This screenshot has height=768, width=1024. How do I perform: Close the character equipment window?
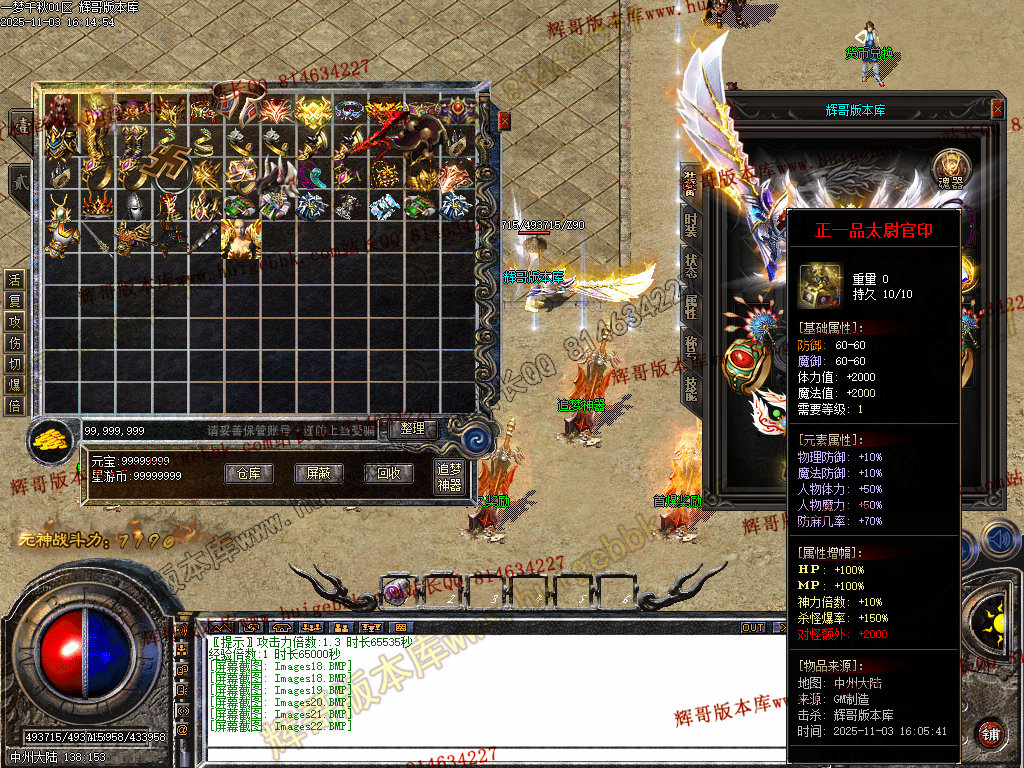tap(997, 108)
